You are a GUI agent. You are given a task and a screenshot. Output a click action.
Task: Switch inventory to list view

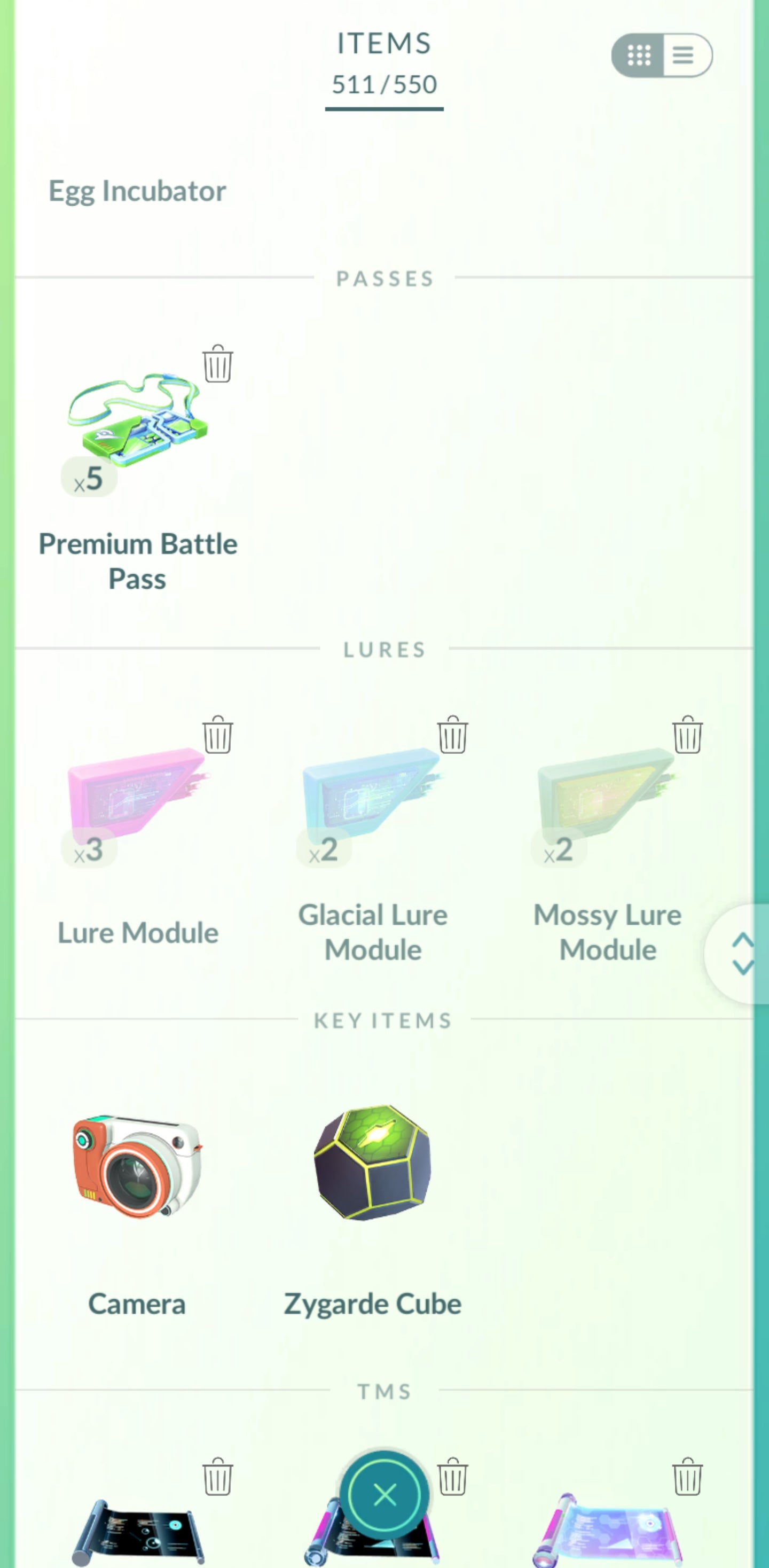(683, 56)
